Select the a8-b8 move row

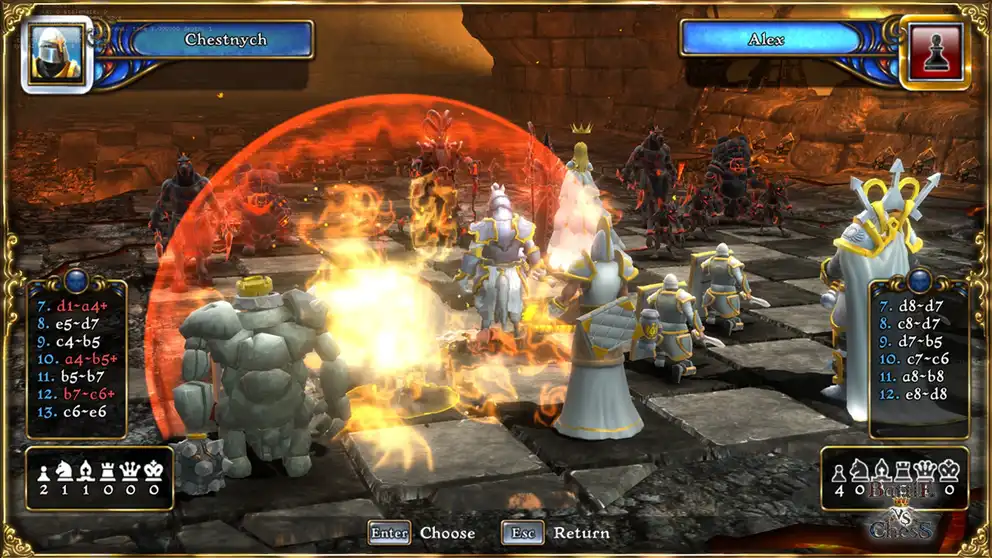[914, 376]
